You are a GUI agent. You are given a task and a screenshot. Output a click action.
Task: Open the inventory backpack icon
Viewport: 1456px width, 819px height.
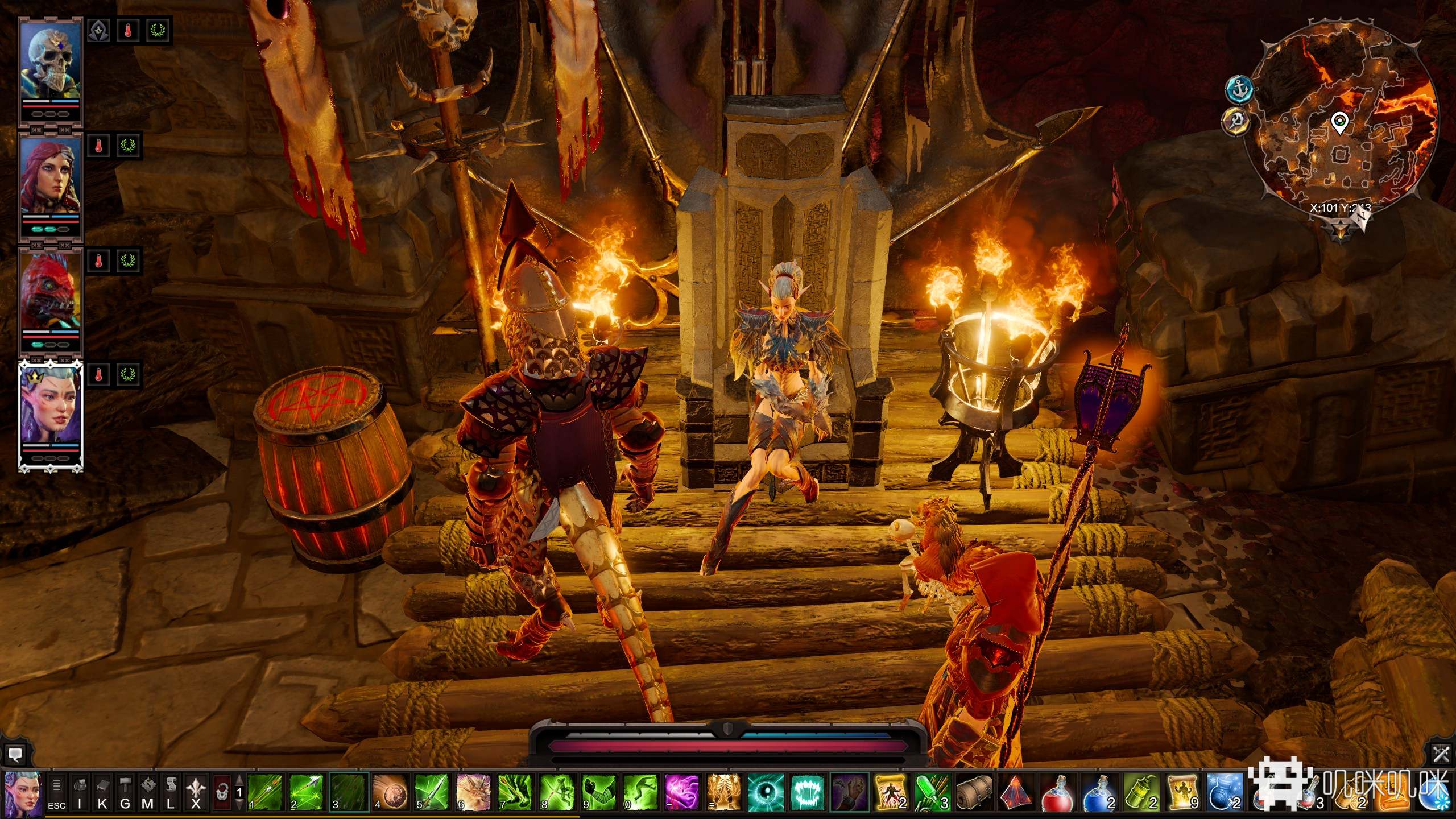click(80, 792)
